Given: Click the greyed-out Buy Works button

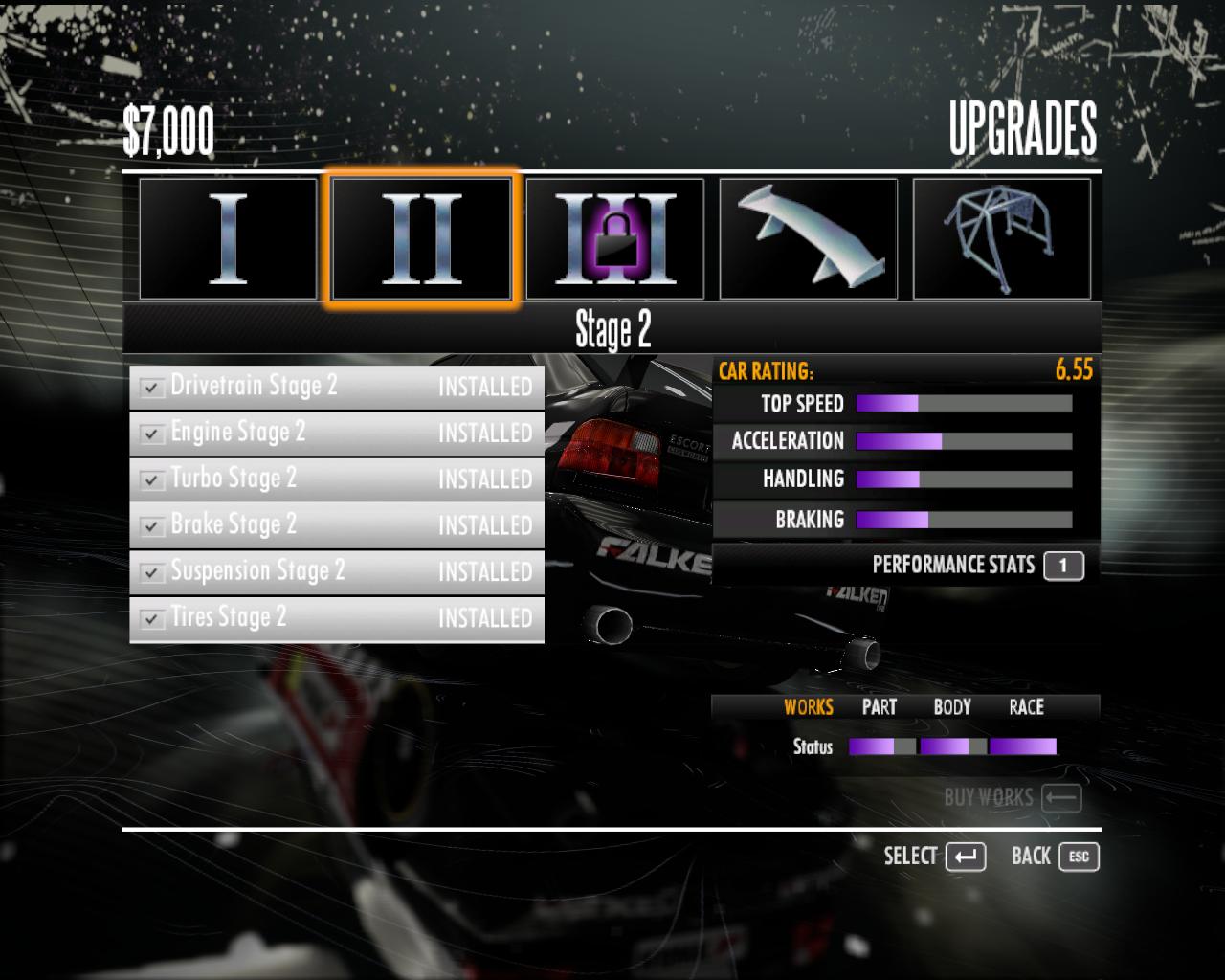Looking at the screenshot, I should [x=1012, y=797].
